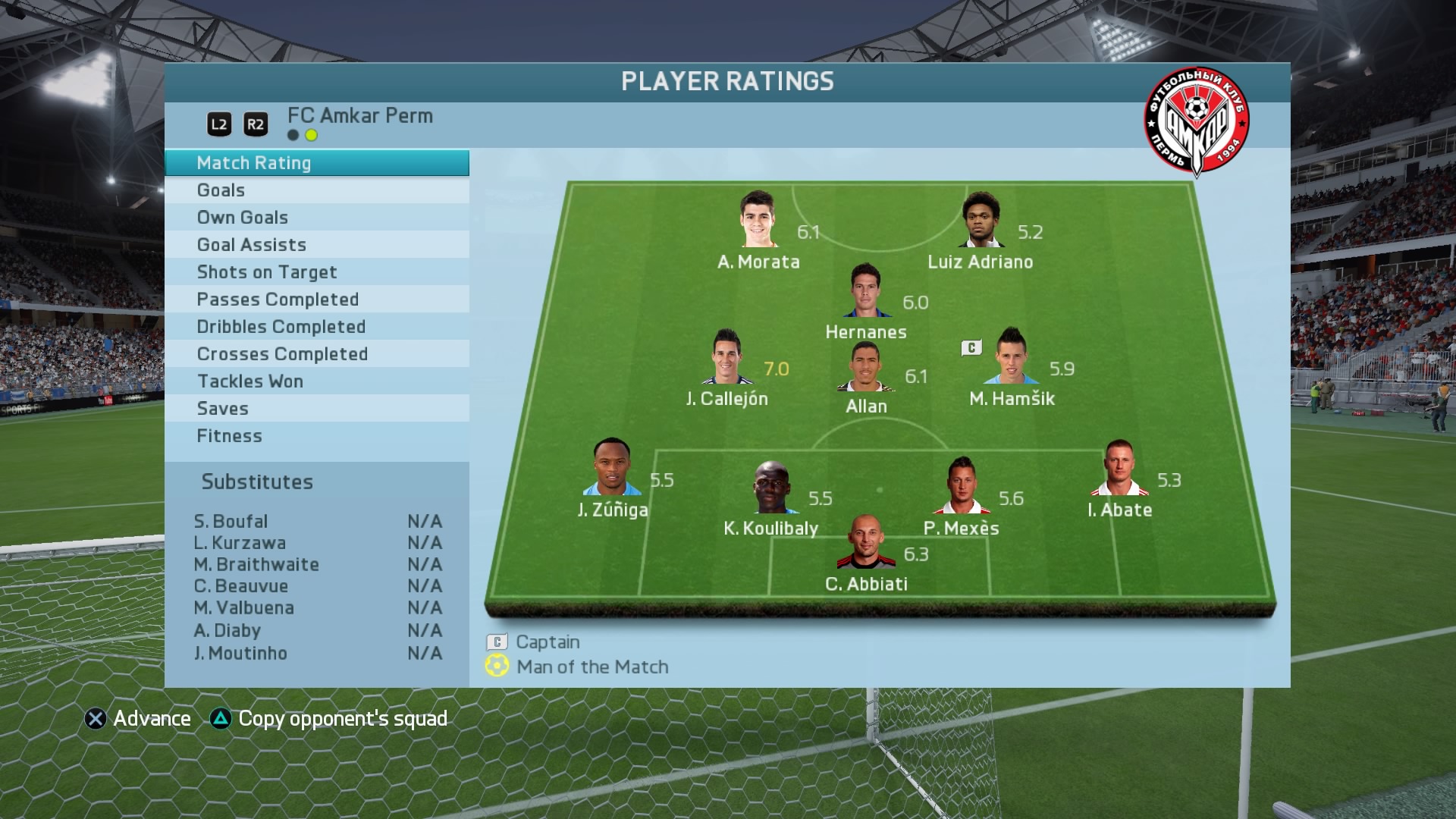Select captain M. Hamšík's portrait
This screenshot has width=1456, height=819.
click(x=1012, y=356)
